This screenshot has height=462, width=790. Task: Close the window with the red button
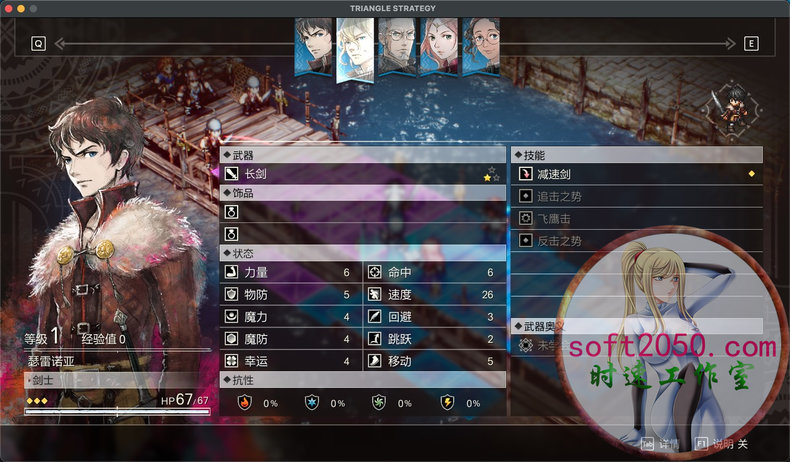pos(8,8)
